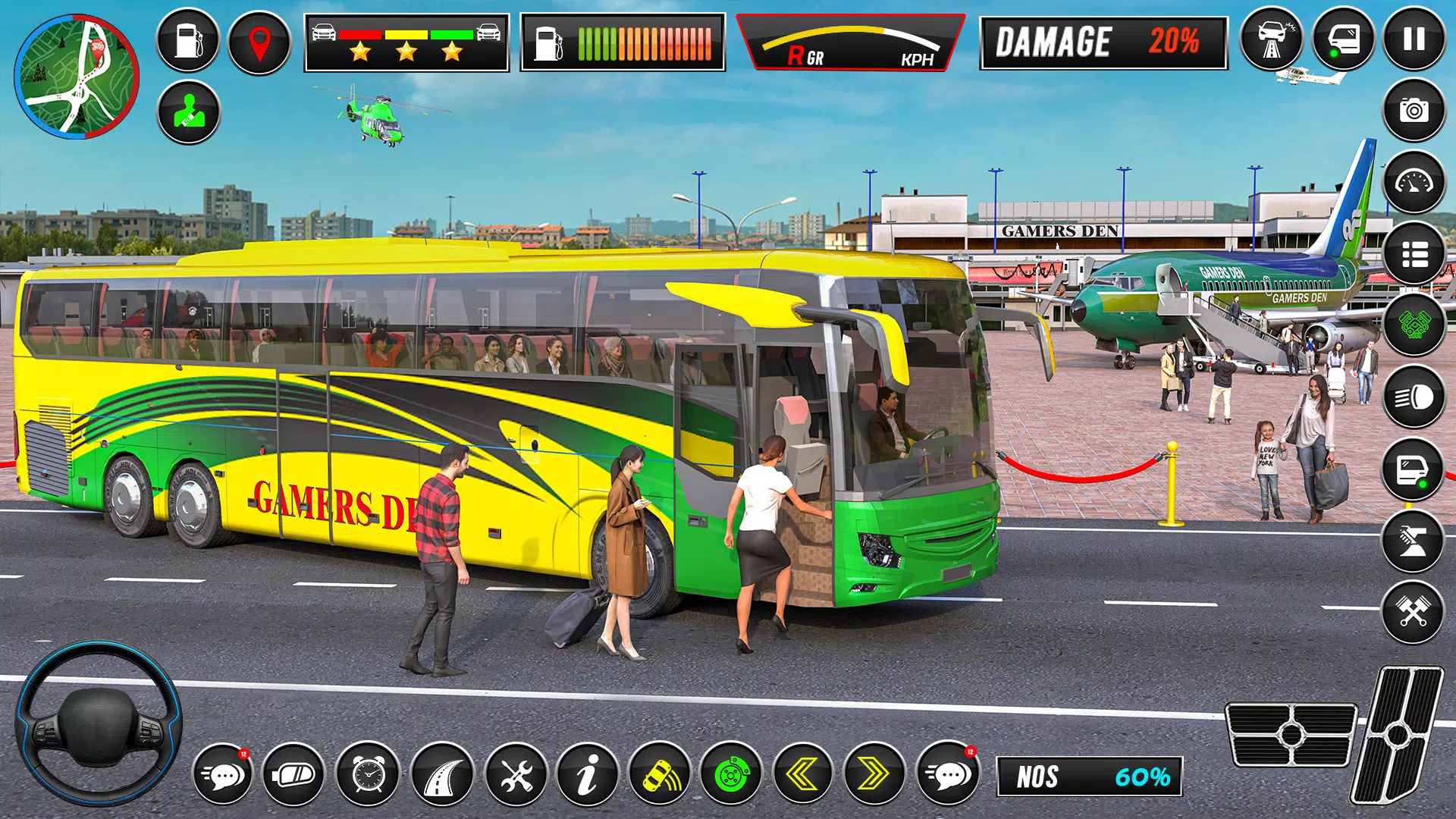Pause the game
This screenshot has width=1456, height=819.
[1414, 39]
